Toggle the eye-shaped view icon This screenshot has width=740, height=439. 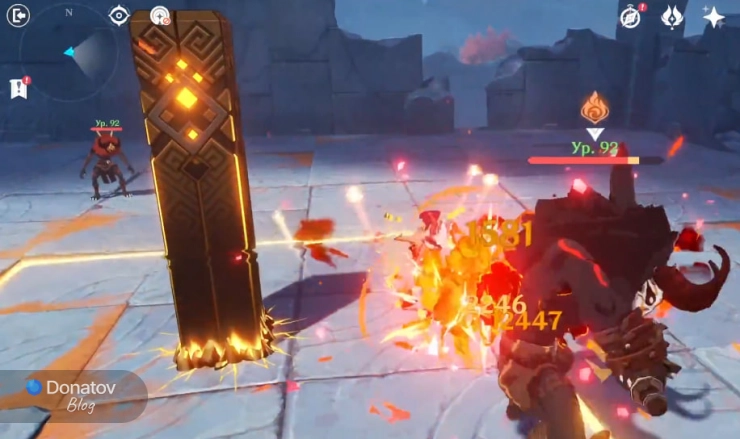pos(119,15)
